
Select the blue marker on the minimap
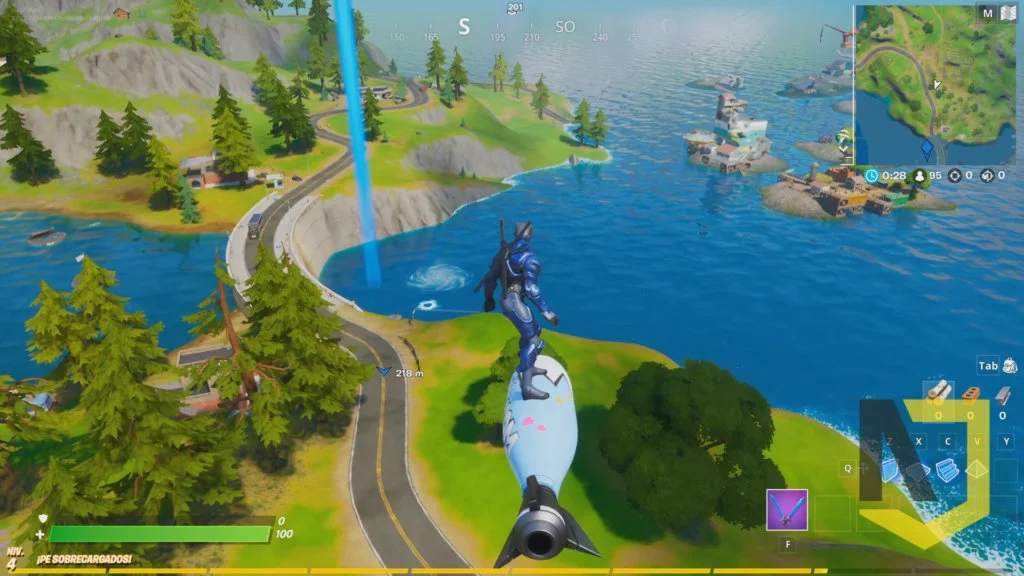[927, 150]
